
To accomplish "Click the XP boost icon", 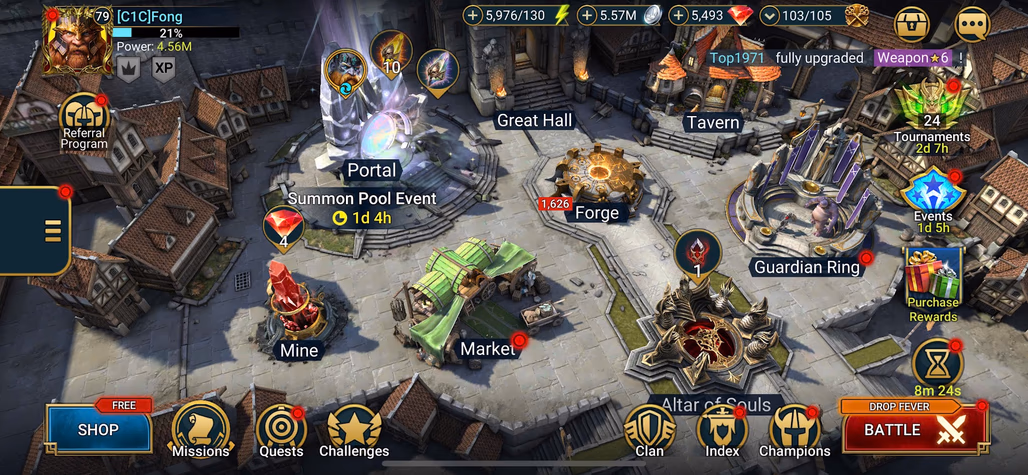I will coord(163,68).
